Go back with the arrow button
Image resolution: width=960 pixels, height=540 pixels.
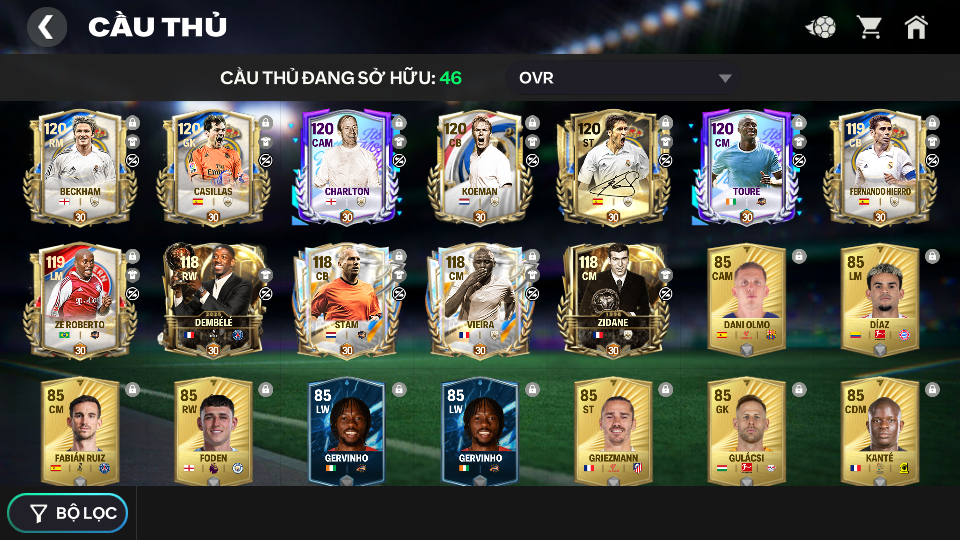[46, 27]
